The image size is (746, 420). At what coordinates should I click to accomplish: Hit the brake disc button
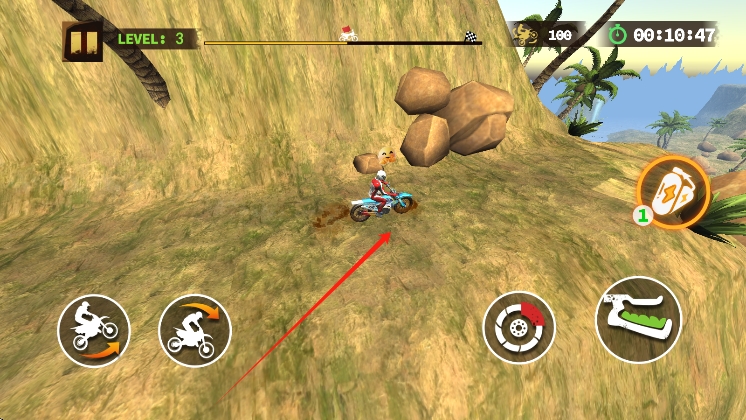[x=519, y=326]
